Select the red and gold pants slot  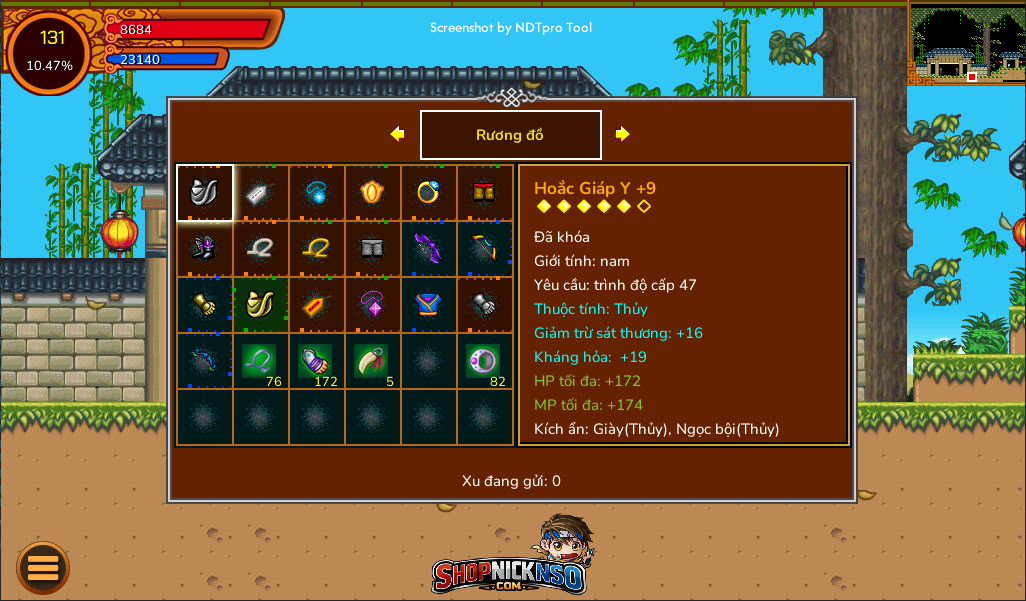click(485, 193)
